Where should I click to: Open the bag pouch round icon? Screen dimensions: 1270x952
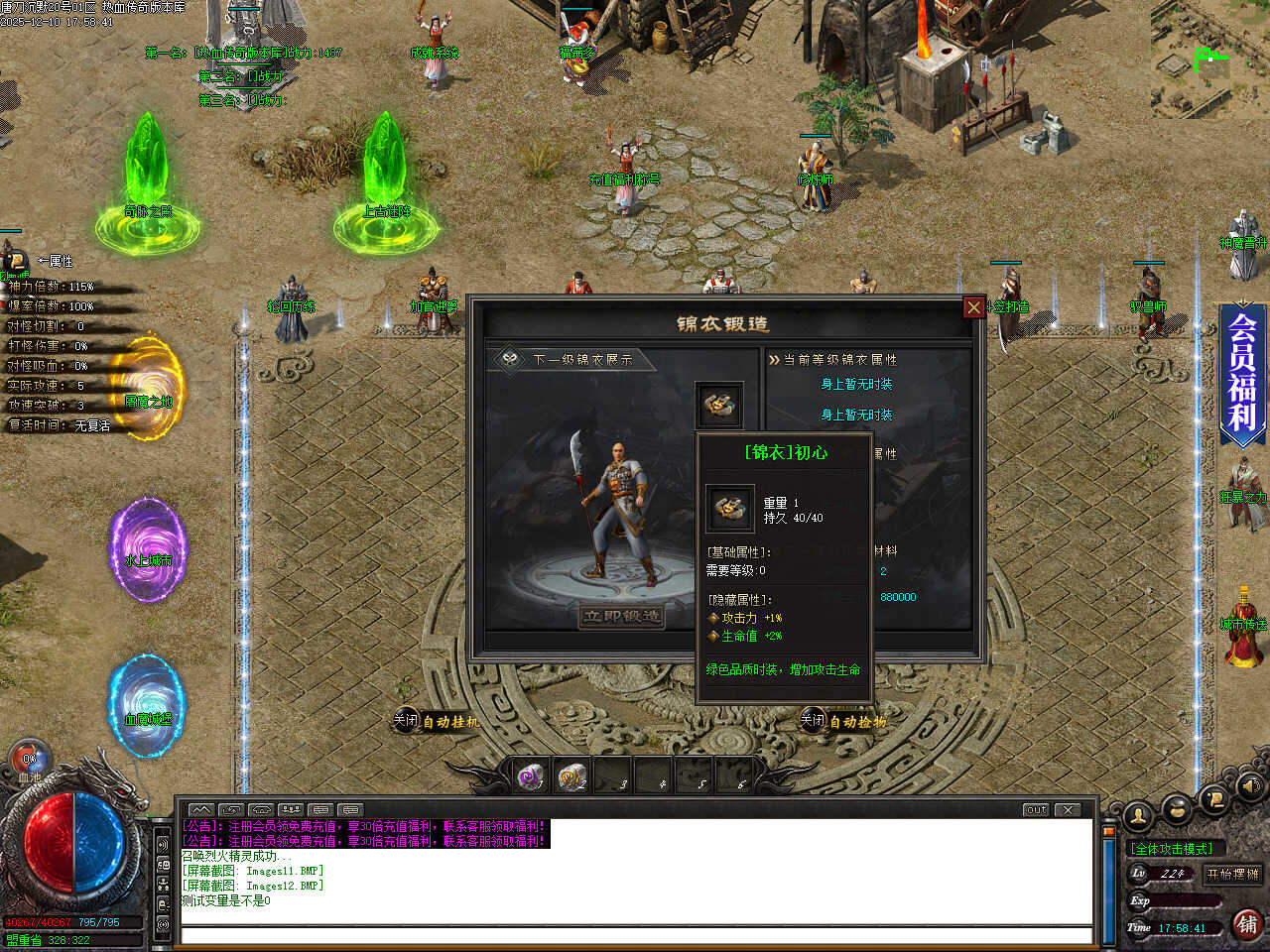coord(1177,809)
